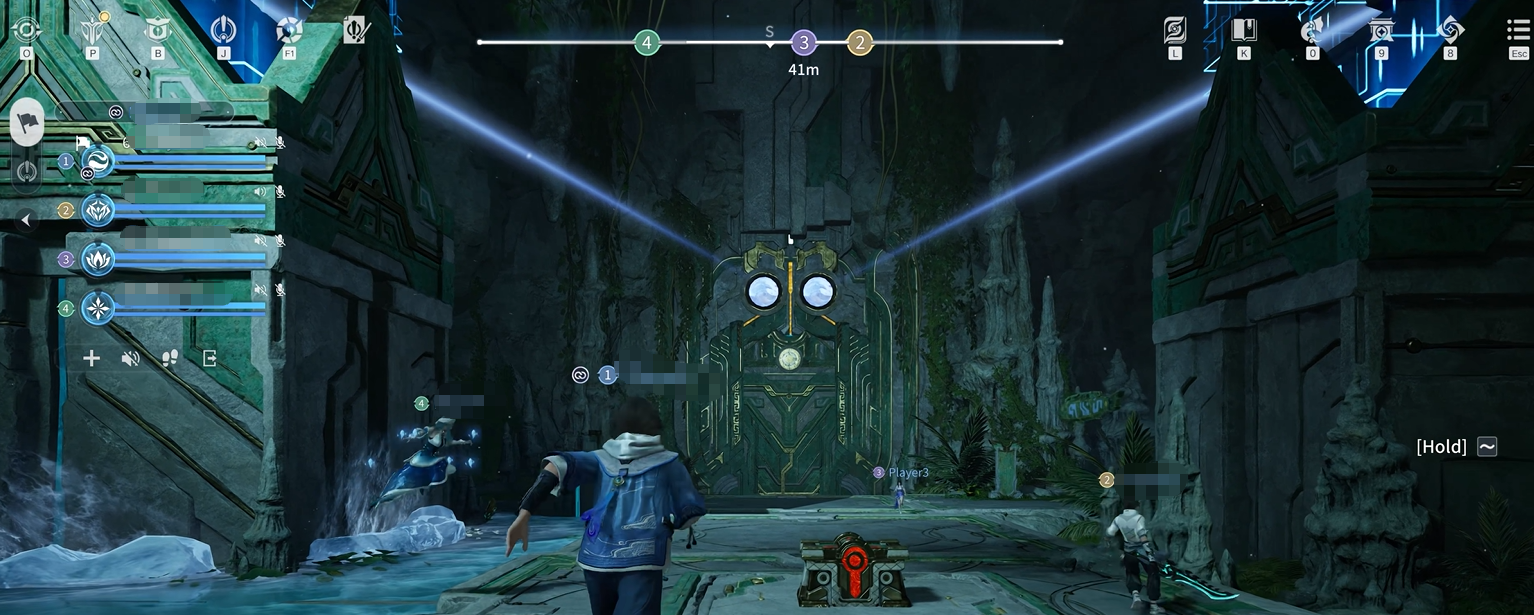Open the dragon-shaped icon labeled 0
Viewport: 1534px width, 615px height.
pyautogui.click(x=1312, y=30)
